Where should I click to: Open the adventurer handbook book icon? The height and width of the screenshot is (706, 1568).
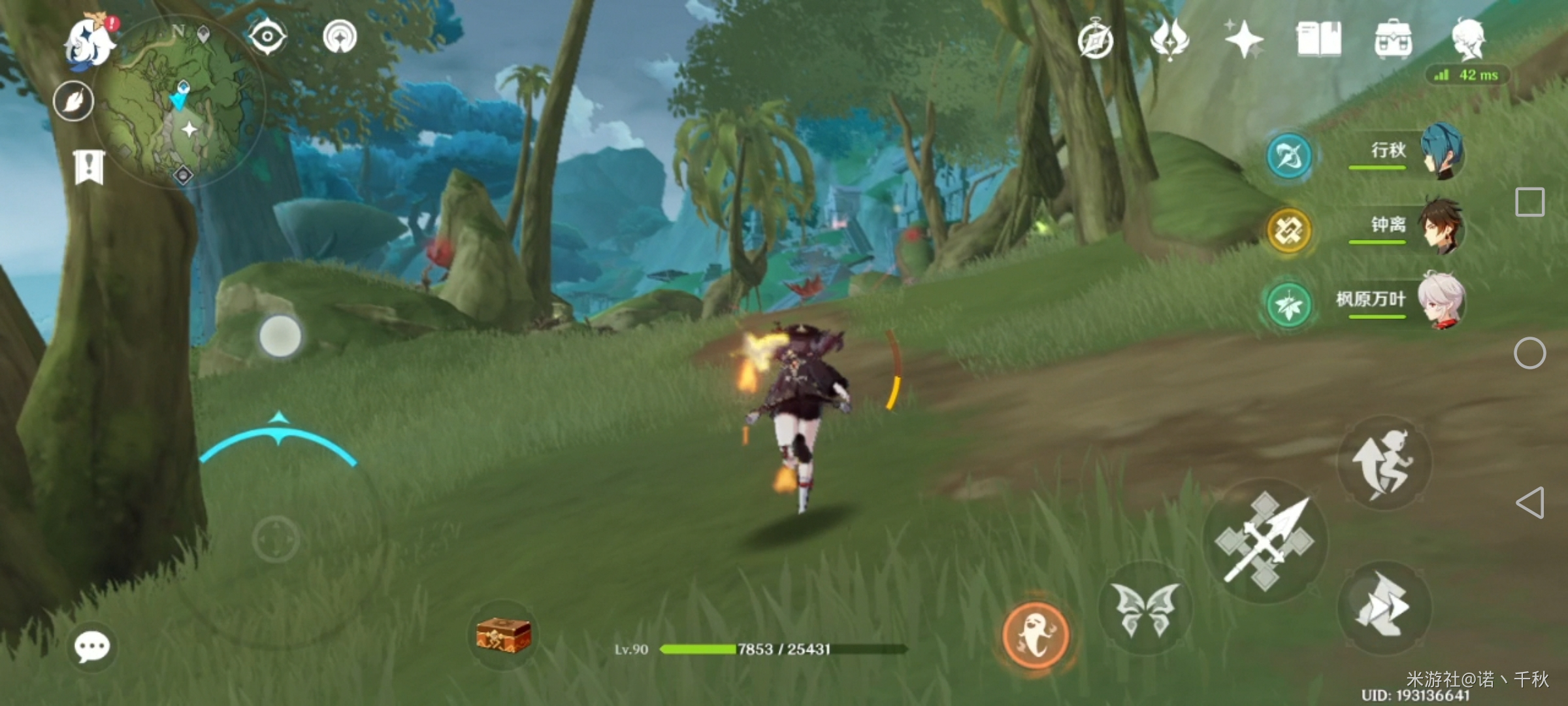click(1318, 39)
